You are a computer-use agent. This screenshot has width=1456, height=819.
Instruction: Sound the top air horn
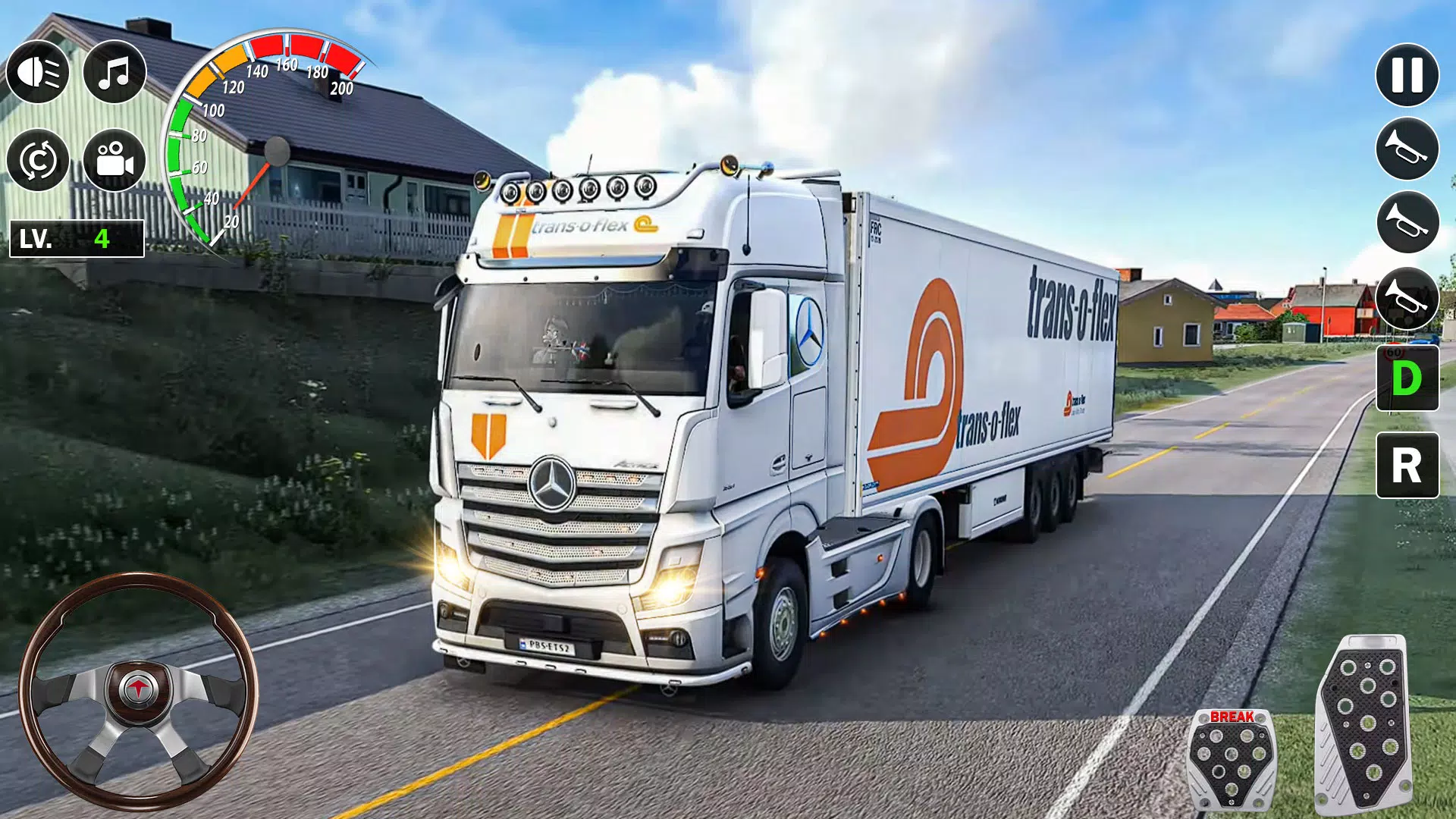tap(1409, 149)
